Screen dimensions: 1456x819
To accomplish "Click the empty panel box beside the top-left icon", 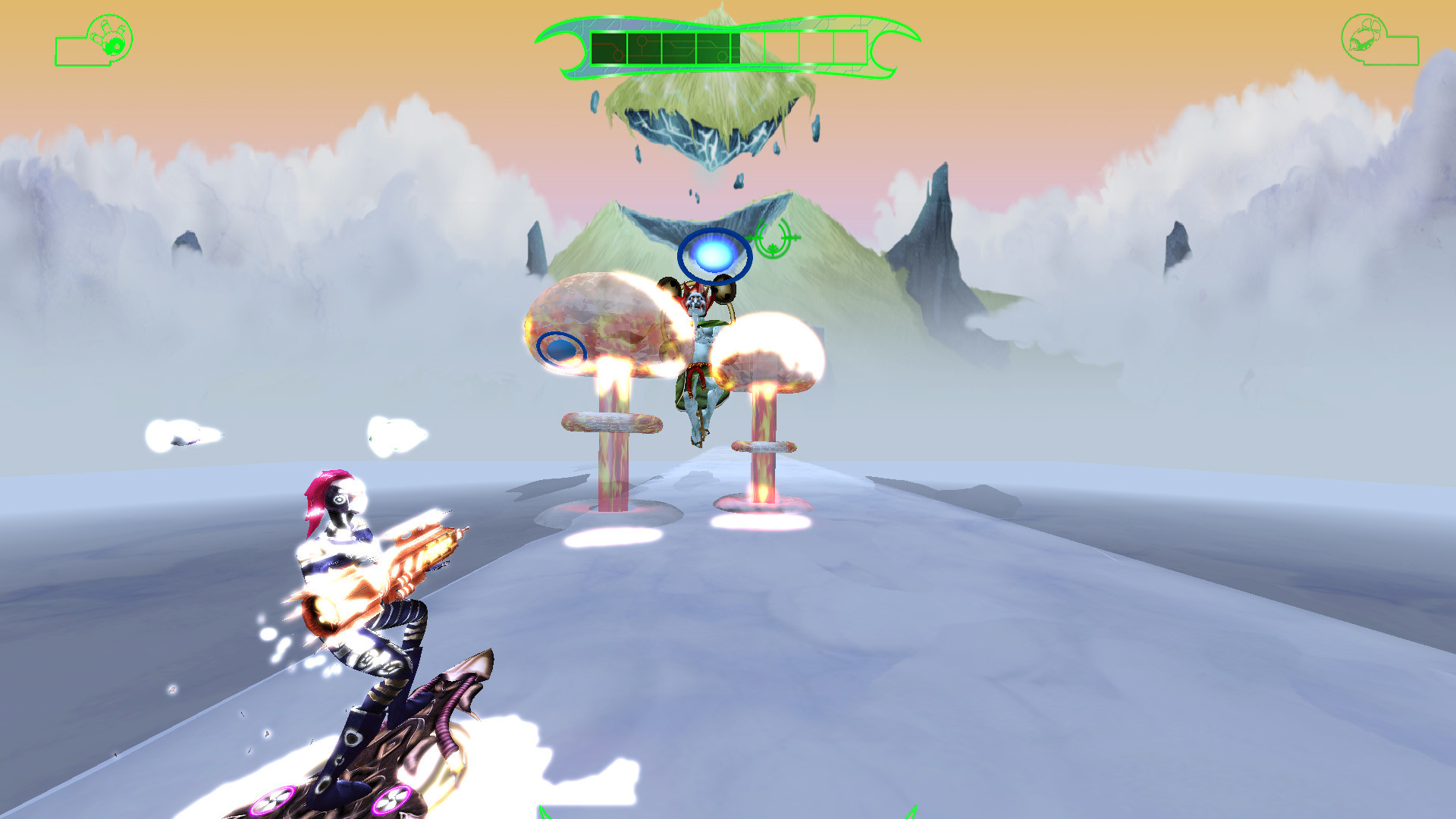I will click(72, 52).
